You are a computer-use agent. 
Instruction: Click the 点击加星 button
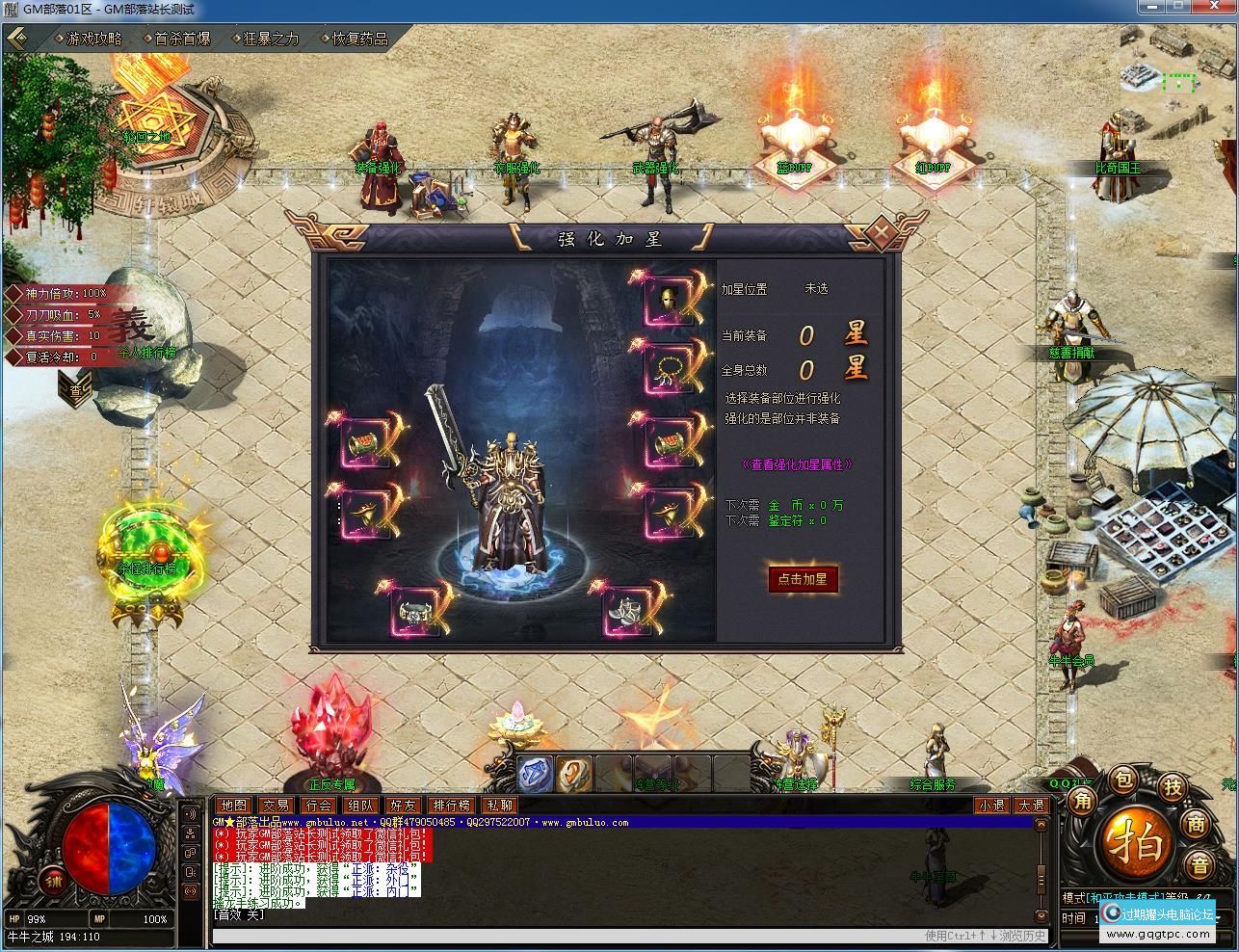click(x=803, y=579)
